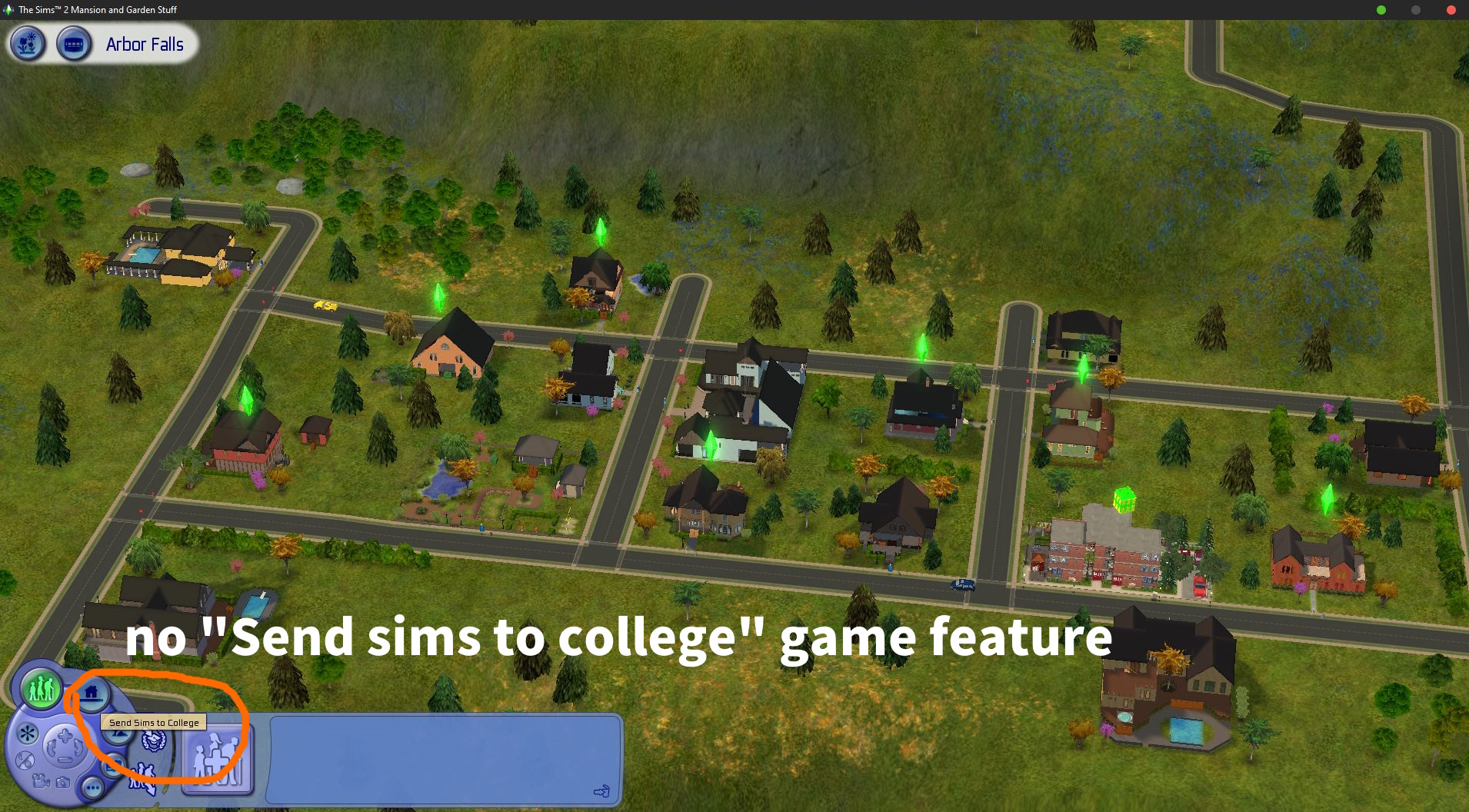
Task: Click the camera tilt up arrow control
Action: (x=65, y=737)
